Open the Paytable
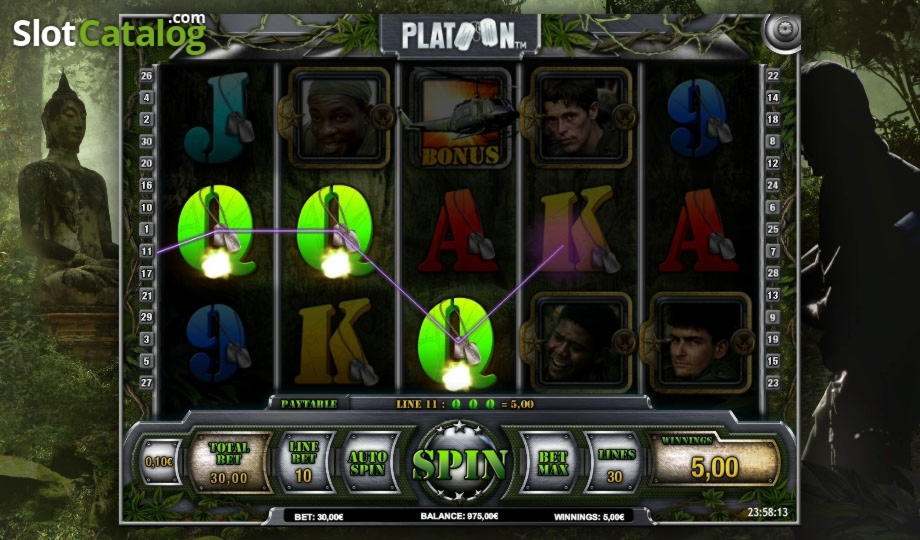This screenshot has width=920, height=540. 308,403
